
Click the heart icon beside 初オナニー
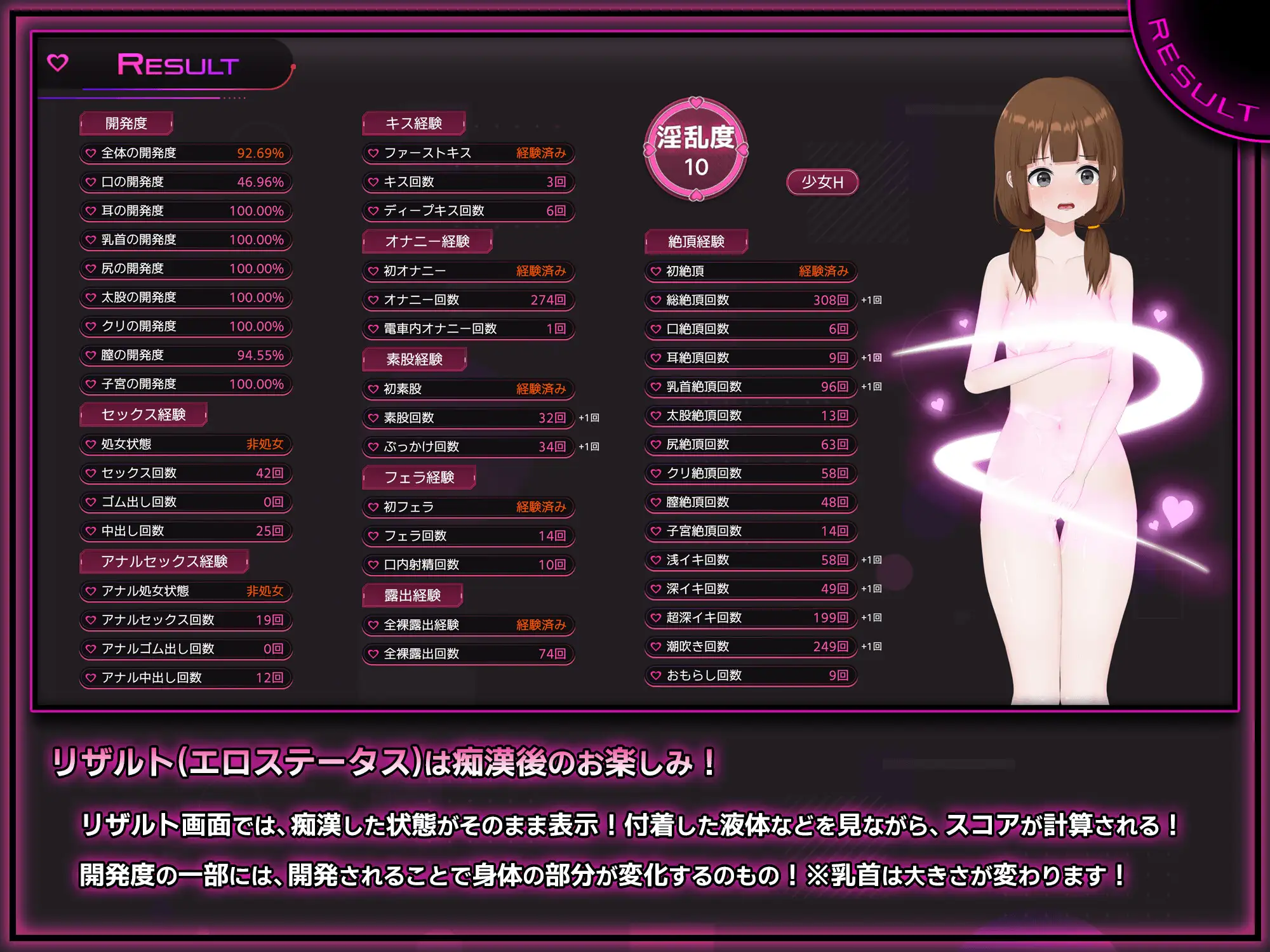coord(373,271)
